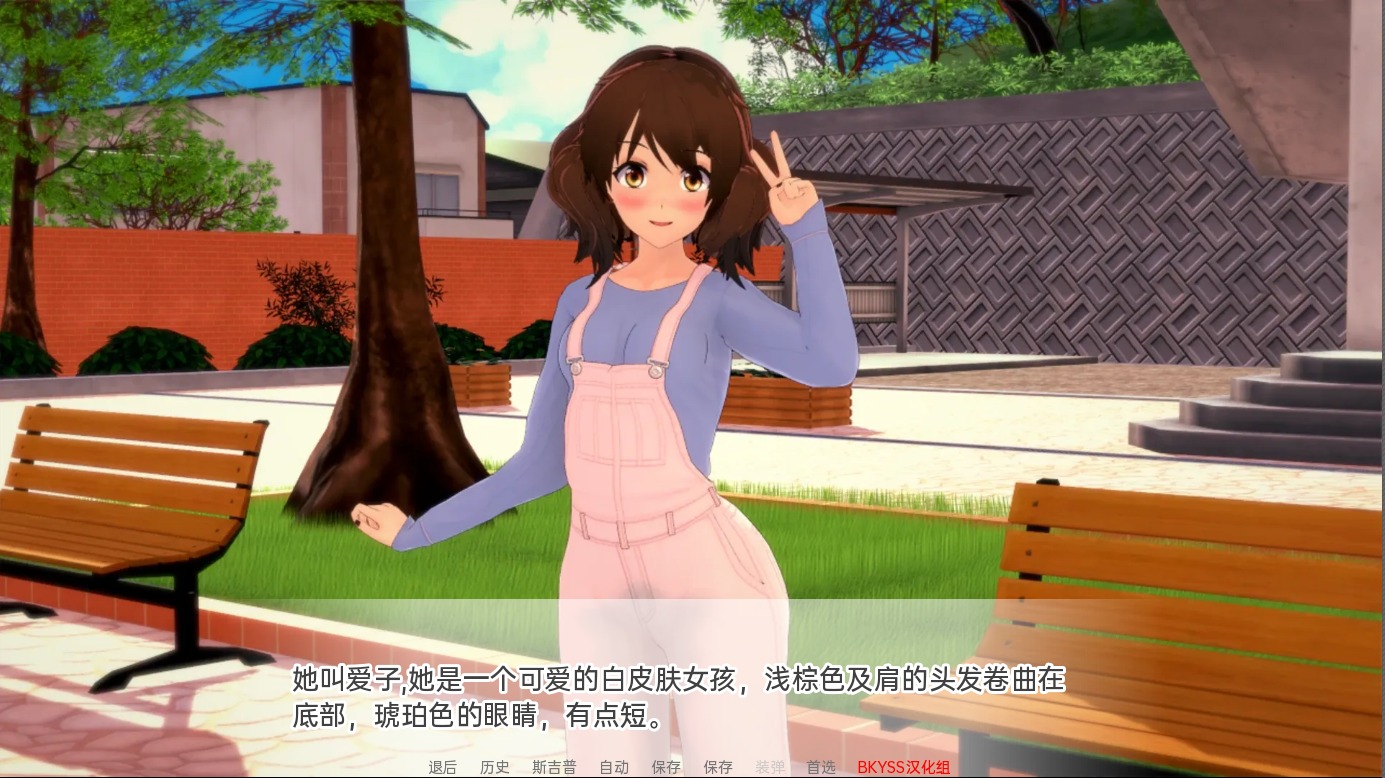Turn on 自动 auto-read mode
Screen dimensions: 1385x778
(614, 768)
